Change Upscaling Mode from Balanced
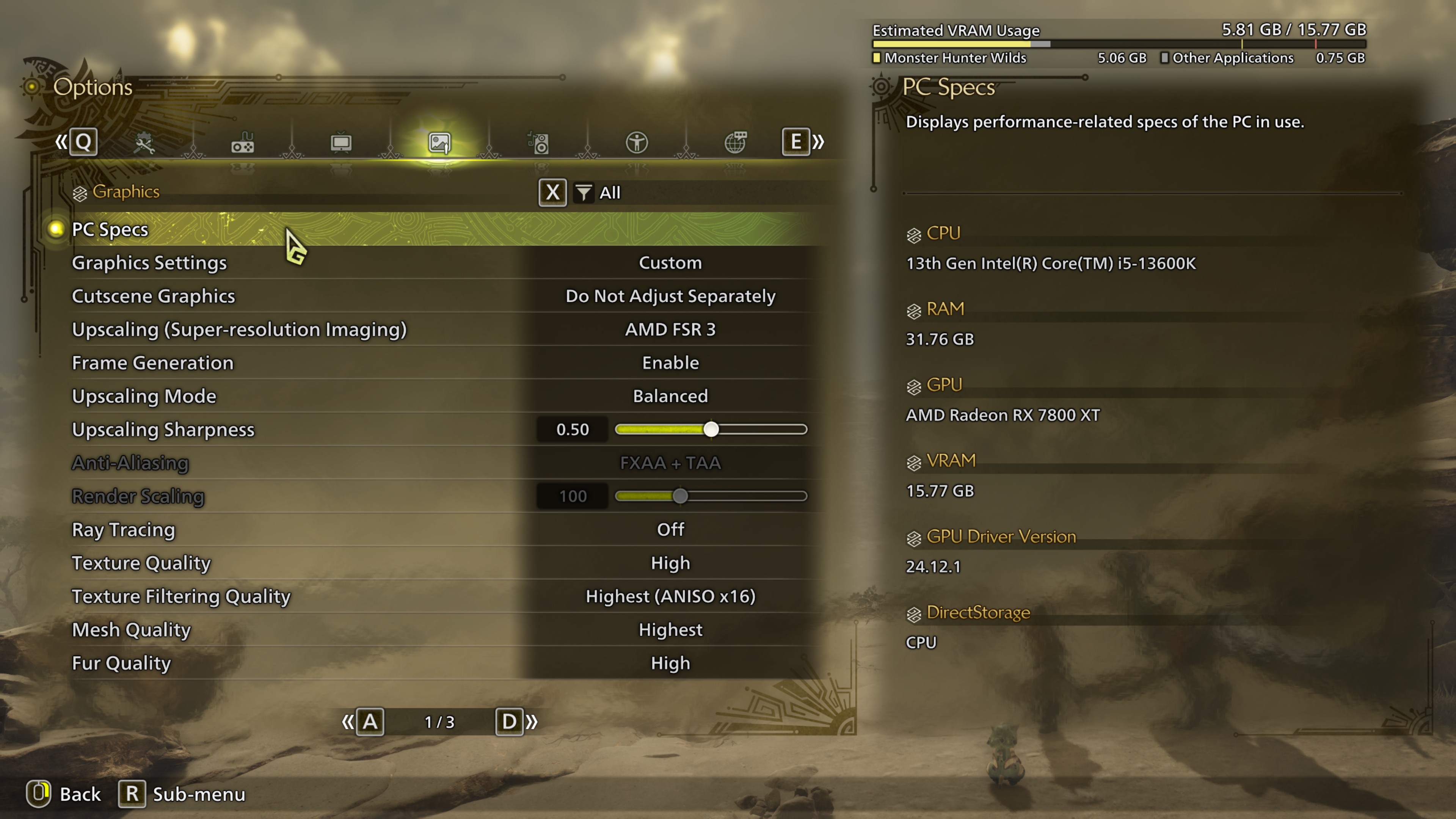Screen dimensions: 1456x819 pyautogui.click(x=670, y=396)
